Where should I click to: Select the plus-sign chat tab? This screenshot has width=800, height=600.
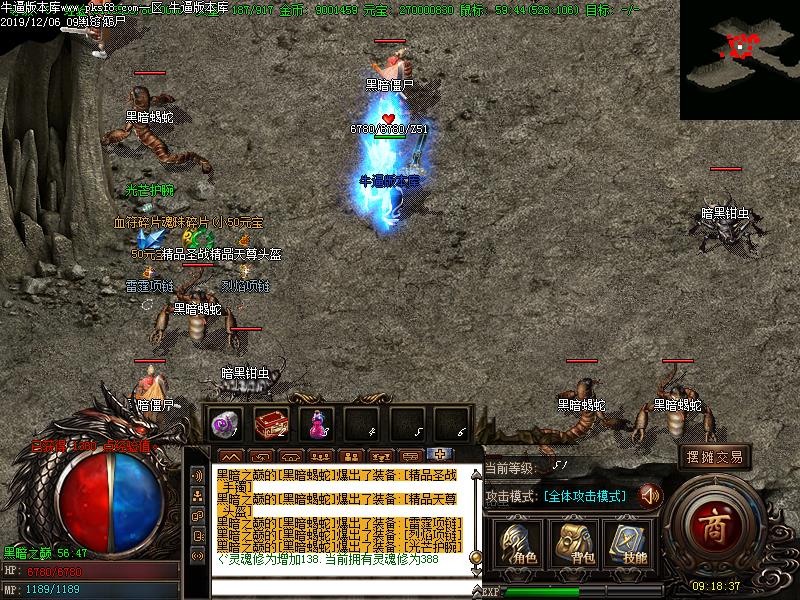(x=438, y=454)
